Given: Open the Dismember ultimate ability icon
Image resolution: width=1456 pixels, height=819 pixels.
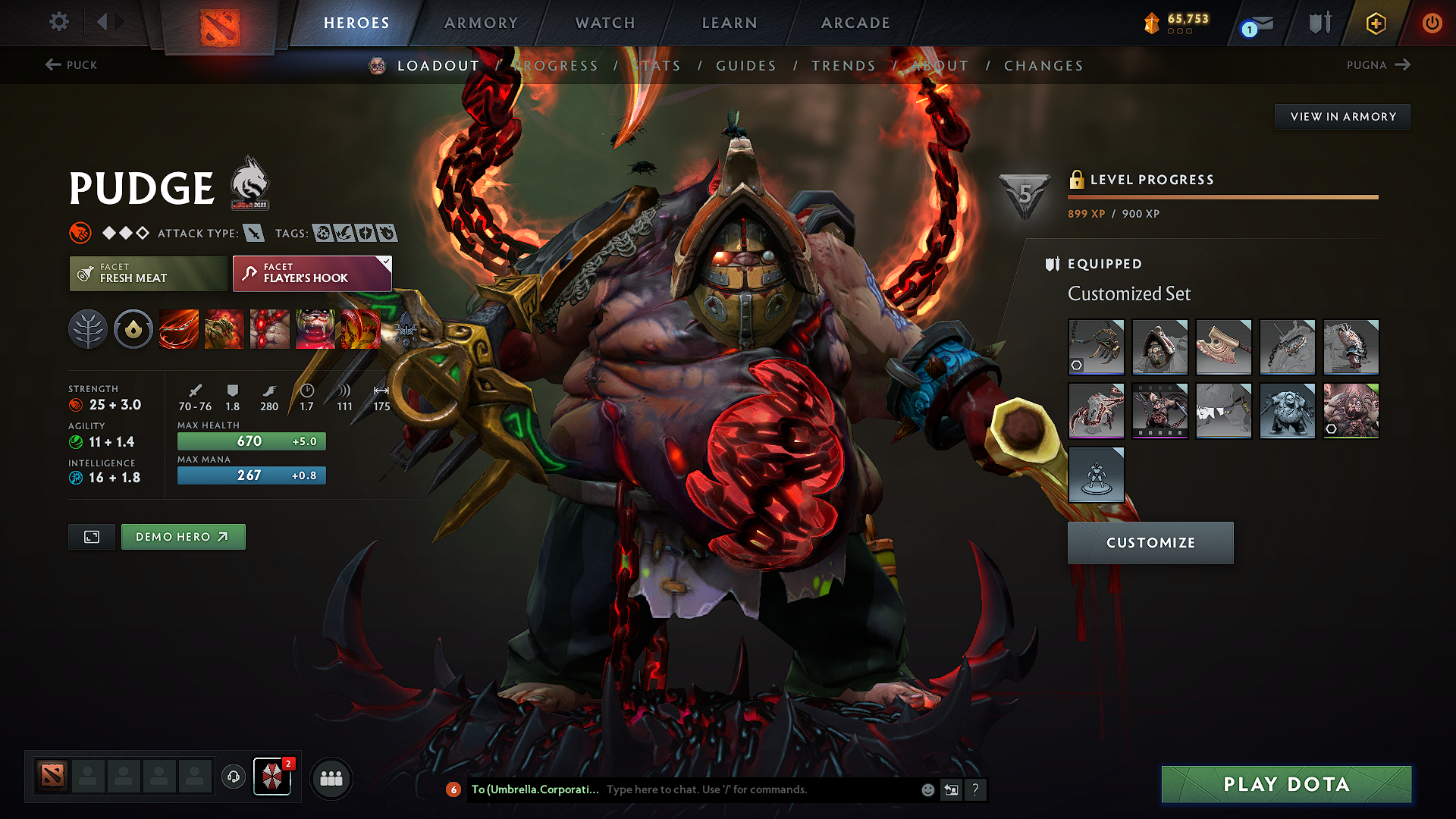Looking at the screenshot, I should click(x=316, y=329).
